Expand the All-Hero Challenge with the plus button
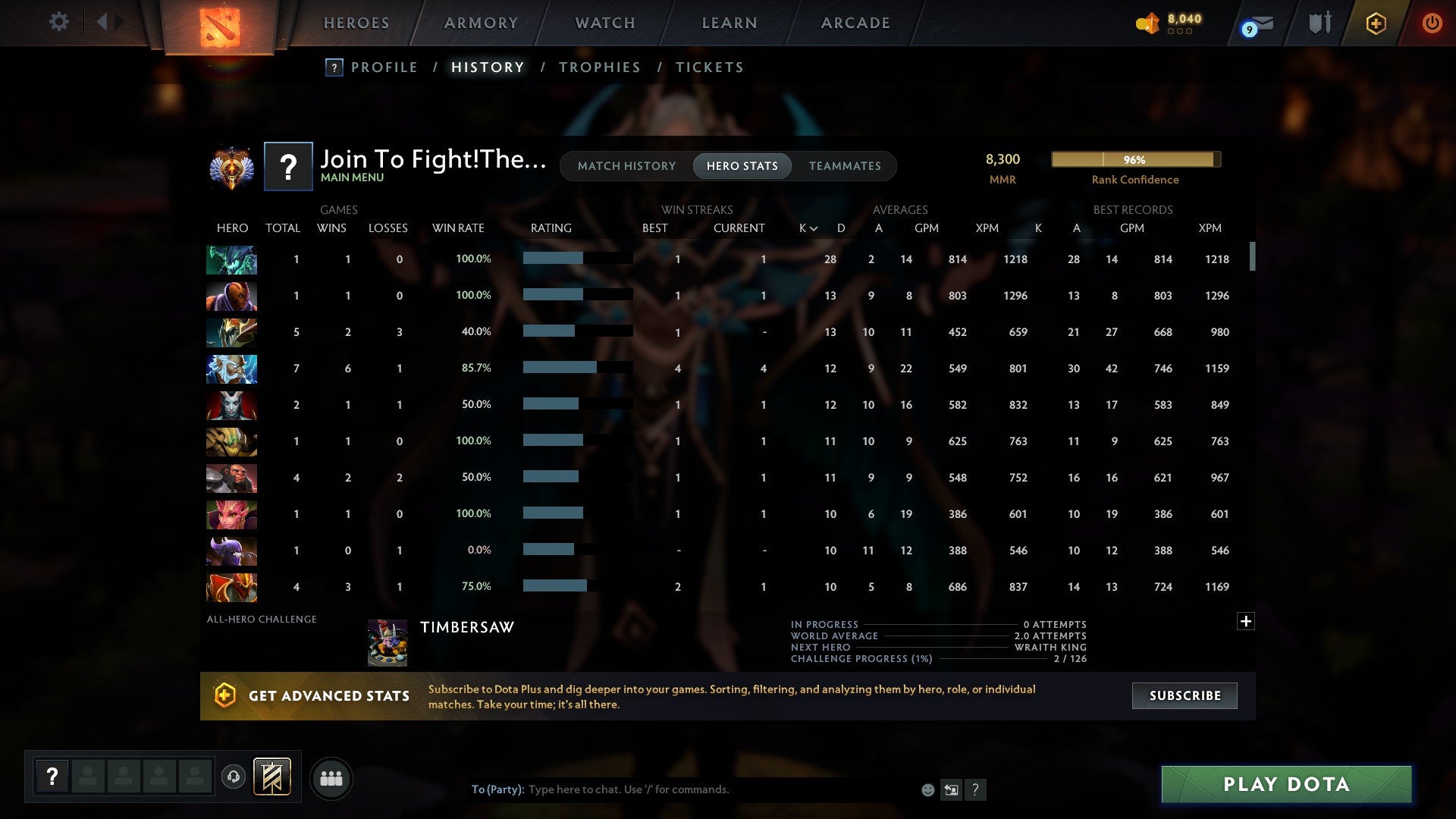Viewport: 1456px width, 819px height. pyautogui.click(x=1244, y=622)
